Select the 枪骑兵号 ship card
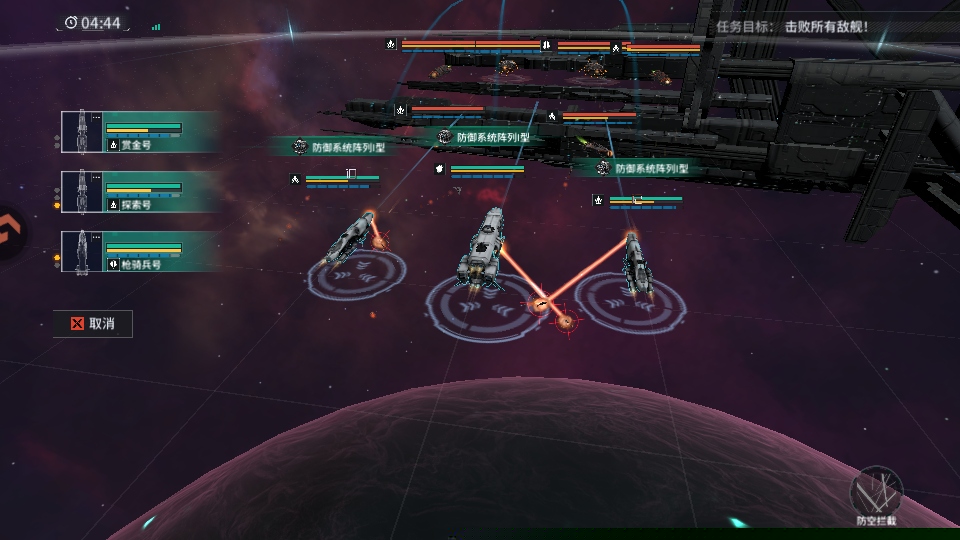This screenshot has width=960, height=540. point(138,251)
